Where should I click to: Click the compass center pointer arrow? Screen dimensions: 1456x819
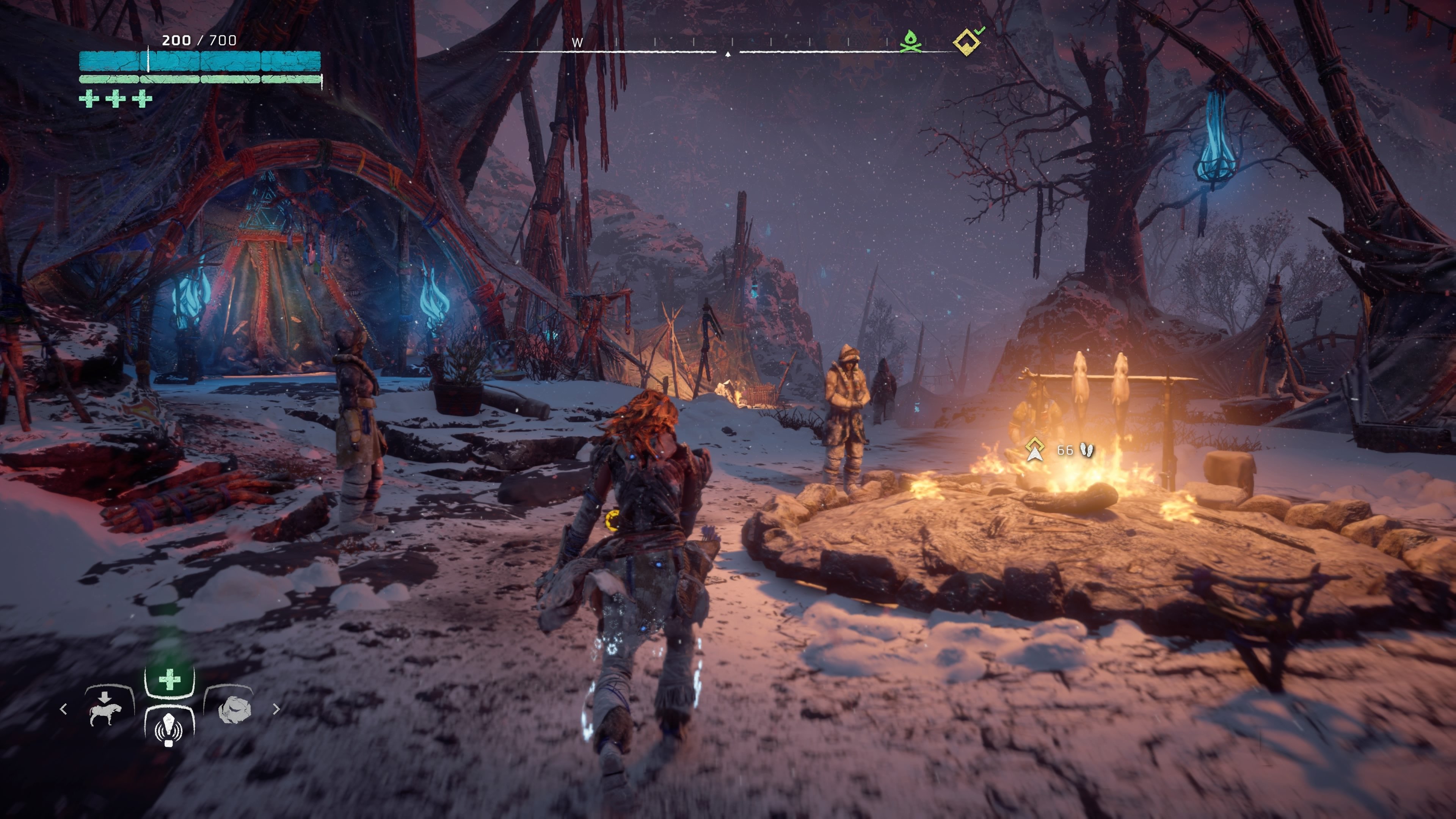pos(728,55)
